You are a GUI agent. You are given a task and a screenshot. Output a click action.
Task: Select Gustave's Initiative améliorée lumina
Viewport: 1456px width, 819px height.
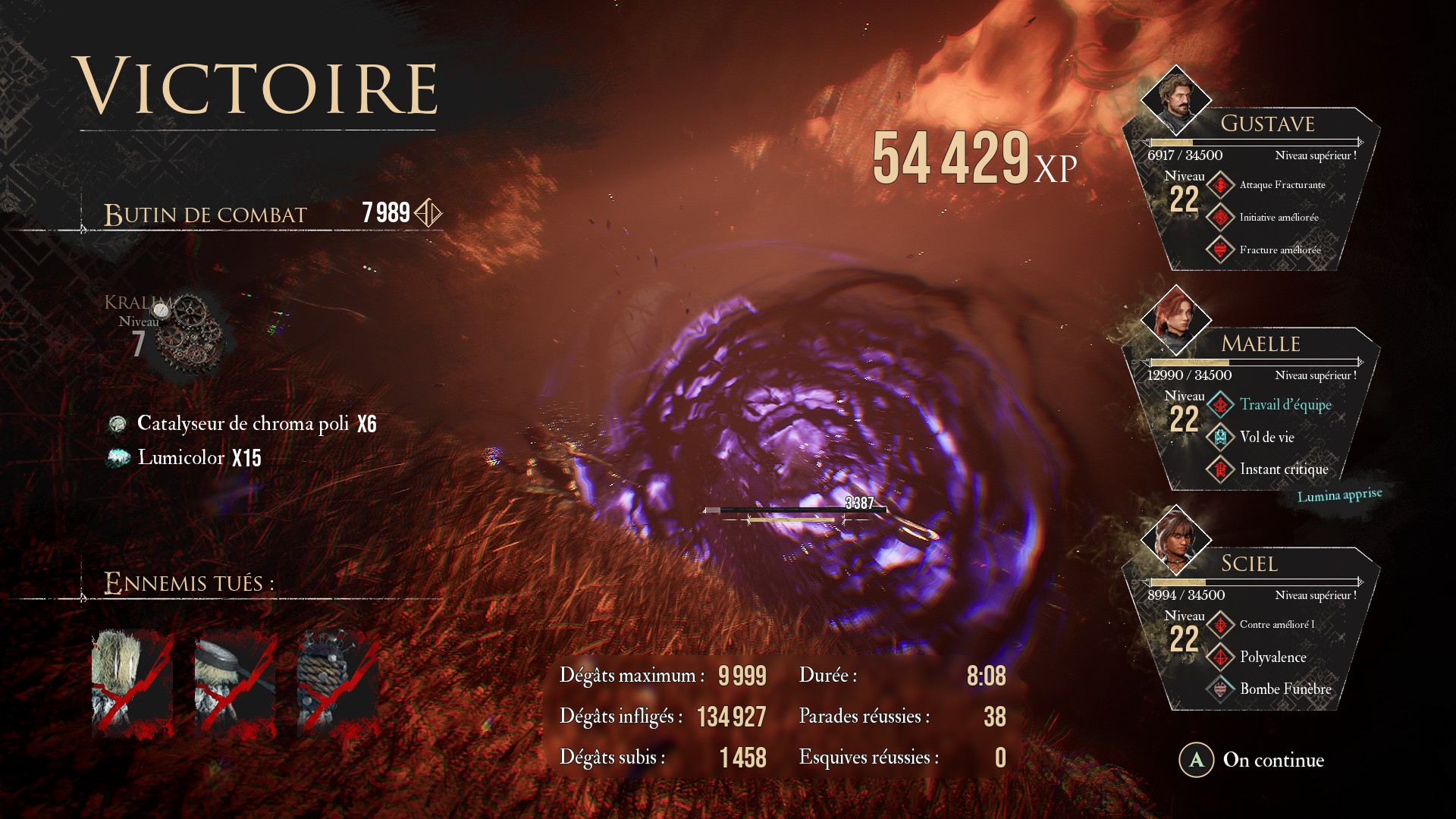coord(1279,218)
